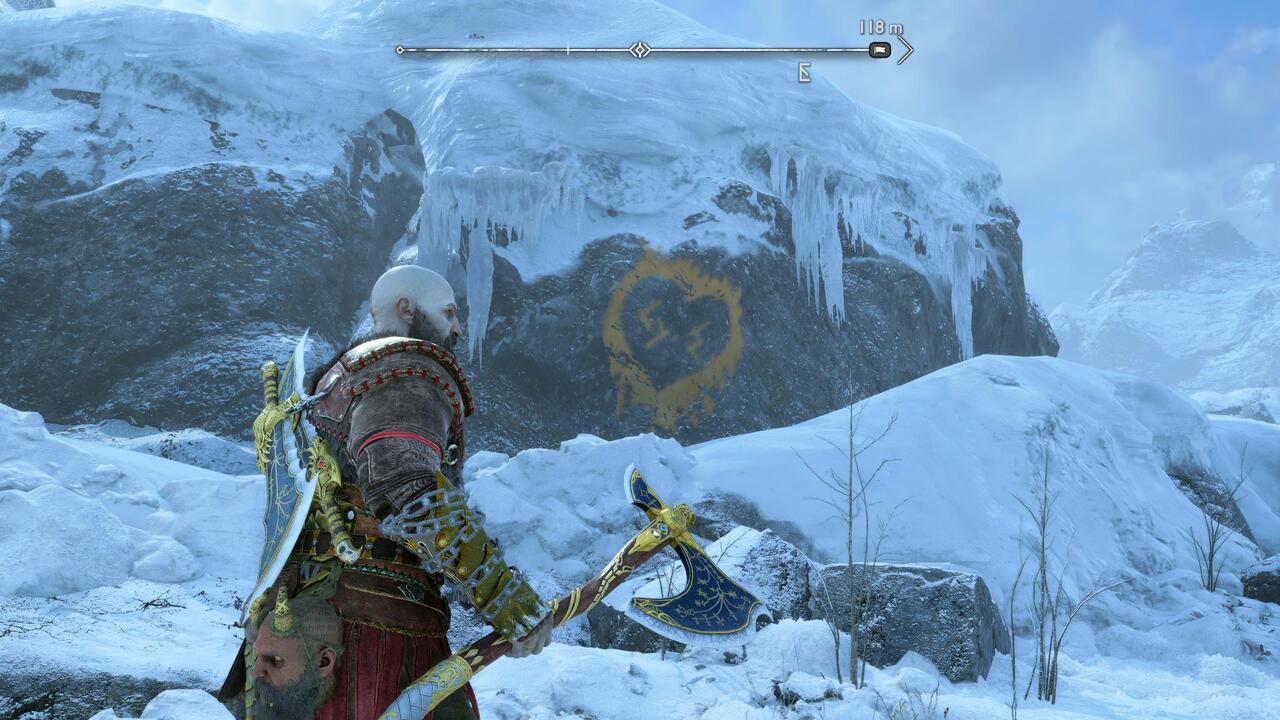Click the rune glyph icon below the compass bar
The image size is (1280, 720).
pos(806,72)
